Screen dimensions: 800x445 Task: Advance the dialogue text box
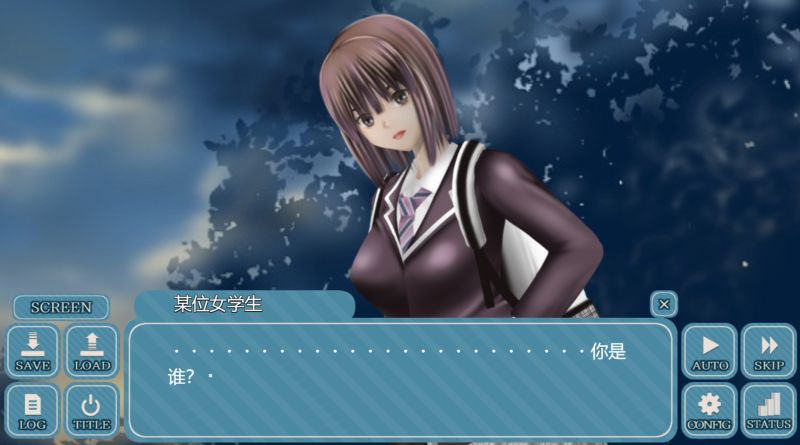tap(400, 380)
